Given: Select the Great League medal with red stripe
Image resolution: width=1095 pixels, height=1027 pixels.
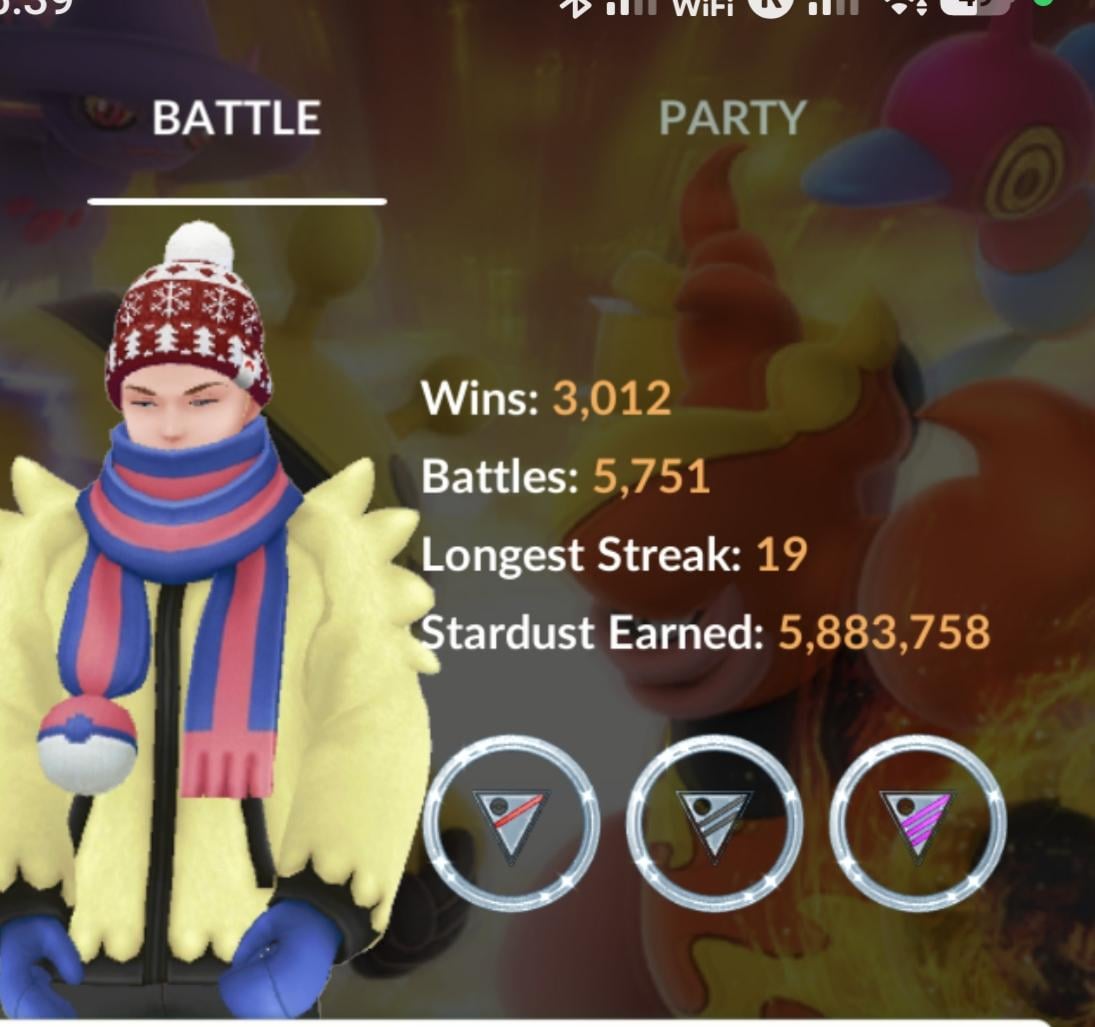Looking at the screenshot, I should (x=511, y=824).
